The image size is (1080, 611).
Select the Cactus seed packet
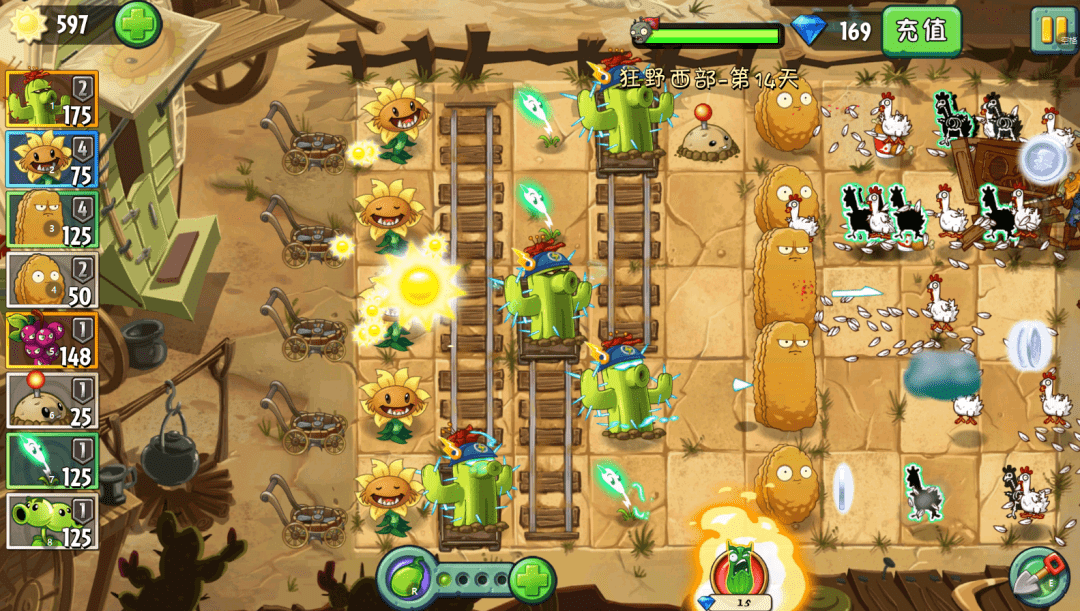(x=52, y=99)
